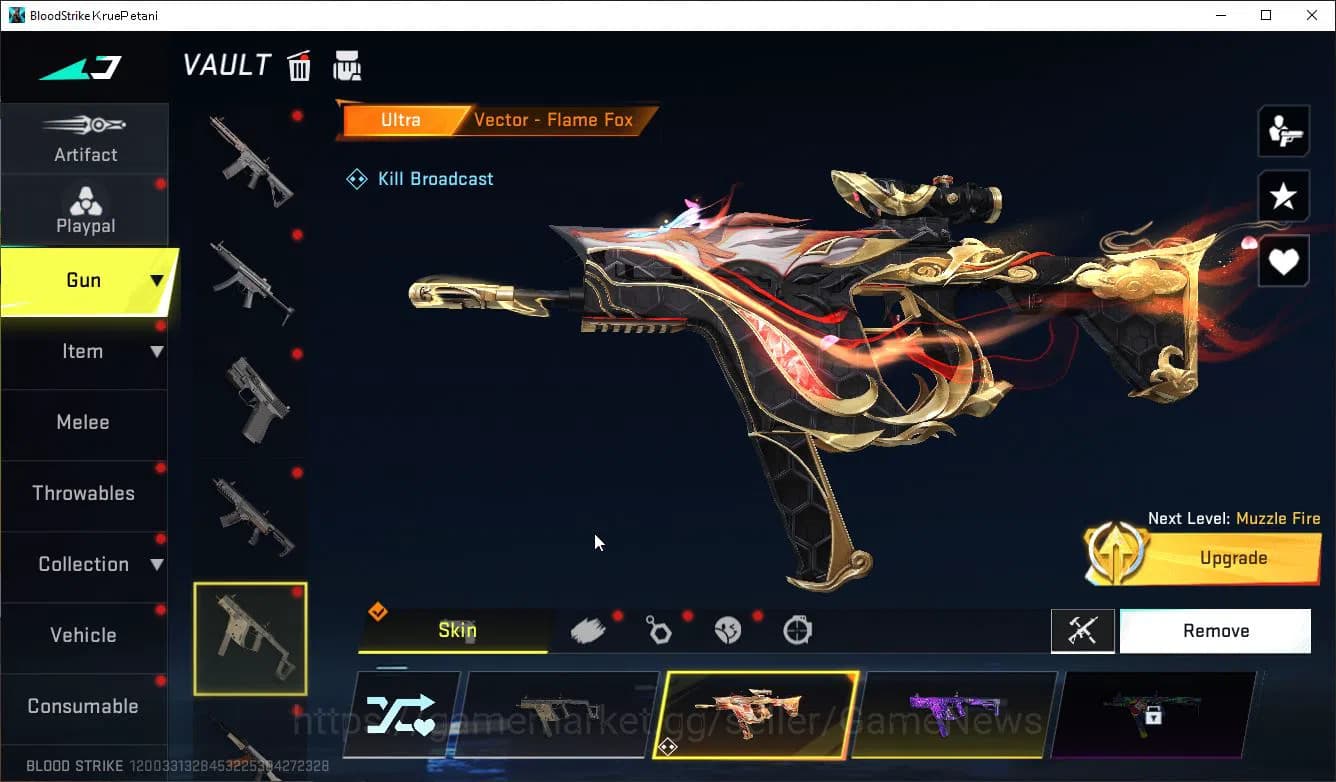Screen dimensions: 1336x782
Task: Open the reticle customization tab
Action: (796, 629)
